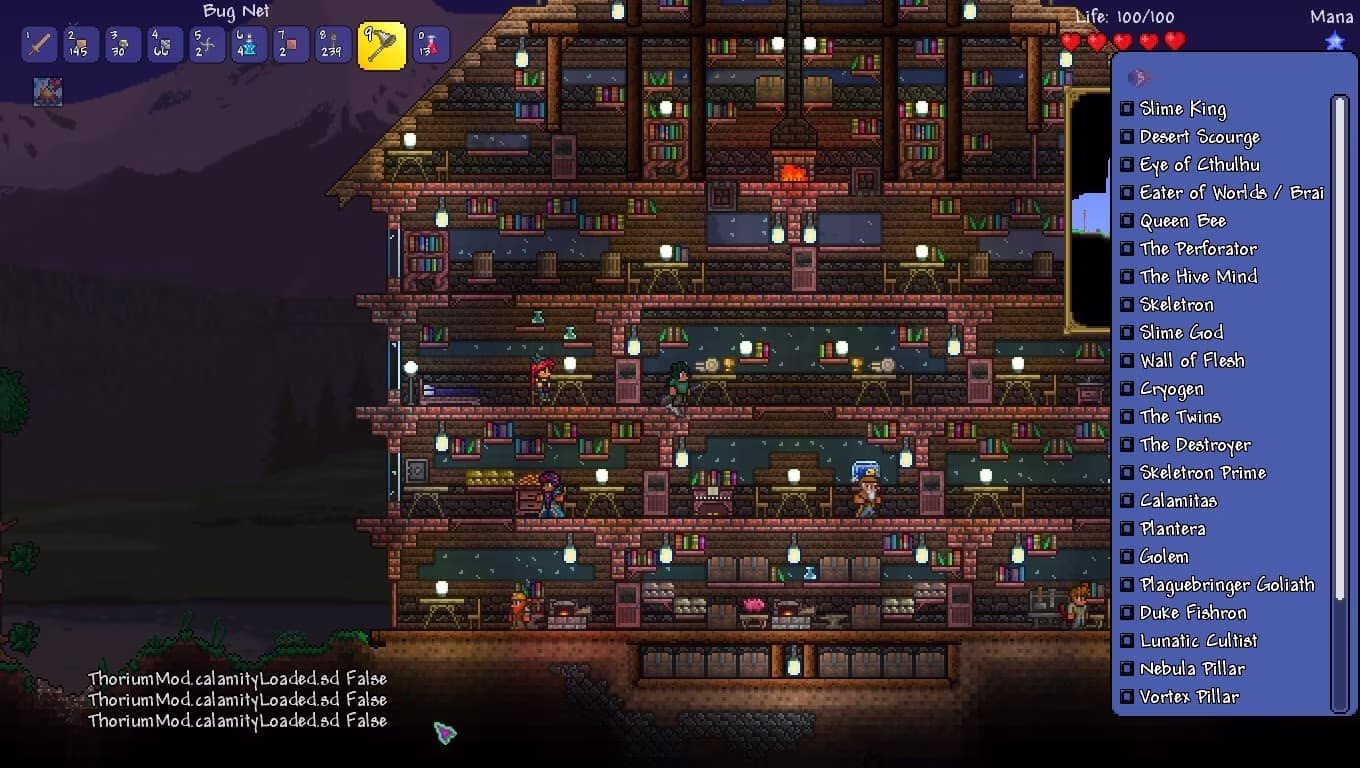Select the 239-stack item in slot 8
This screenshot has height=768, width=1360.
[333, 45]
